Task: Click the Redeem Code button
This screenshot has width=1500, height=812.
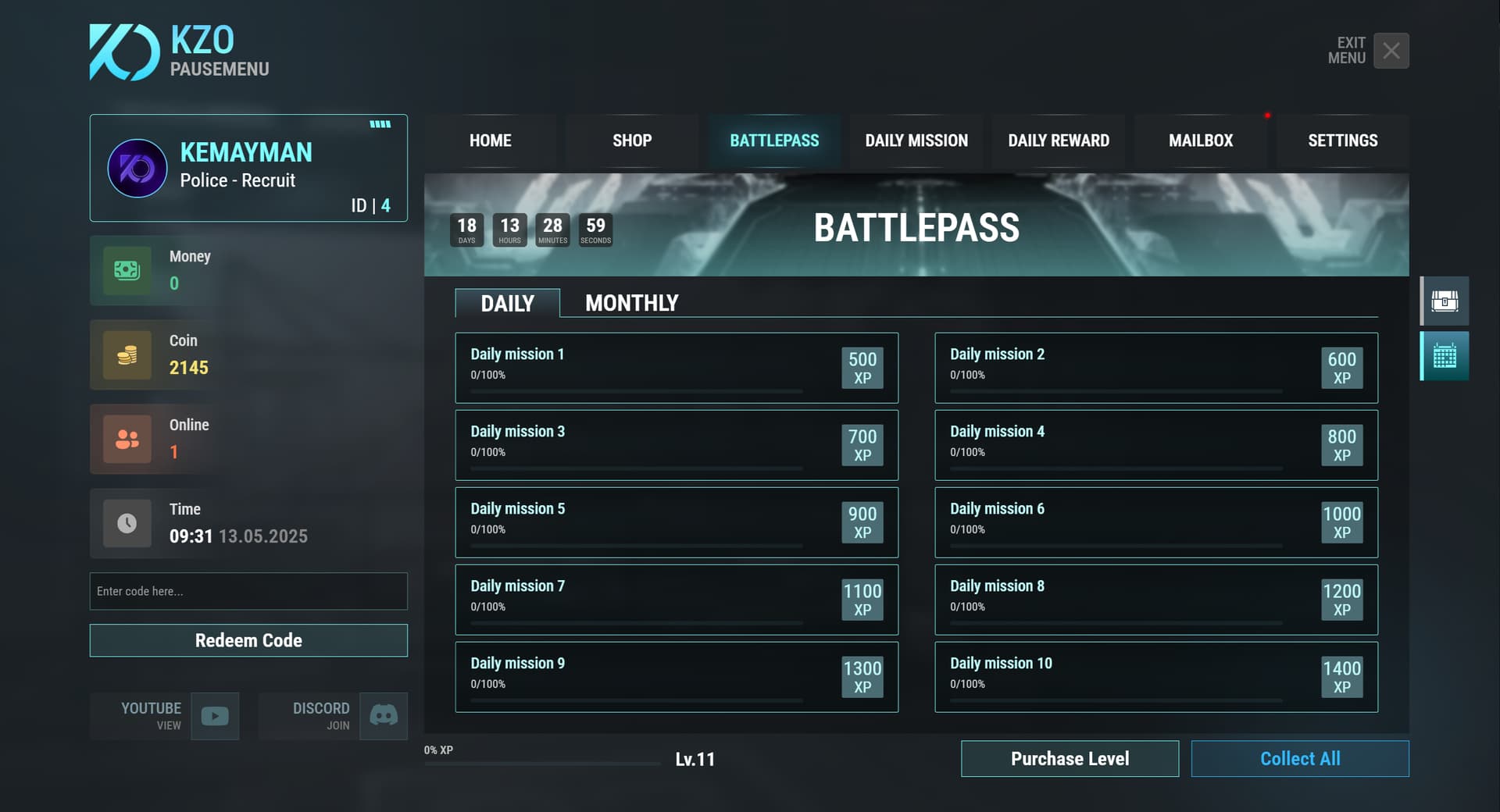Action: tap(248, 640)
